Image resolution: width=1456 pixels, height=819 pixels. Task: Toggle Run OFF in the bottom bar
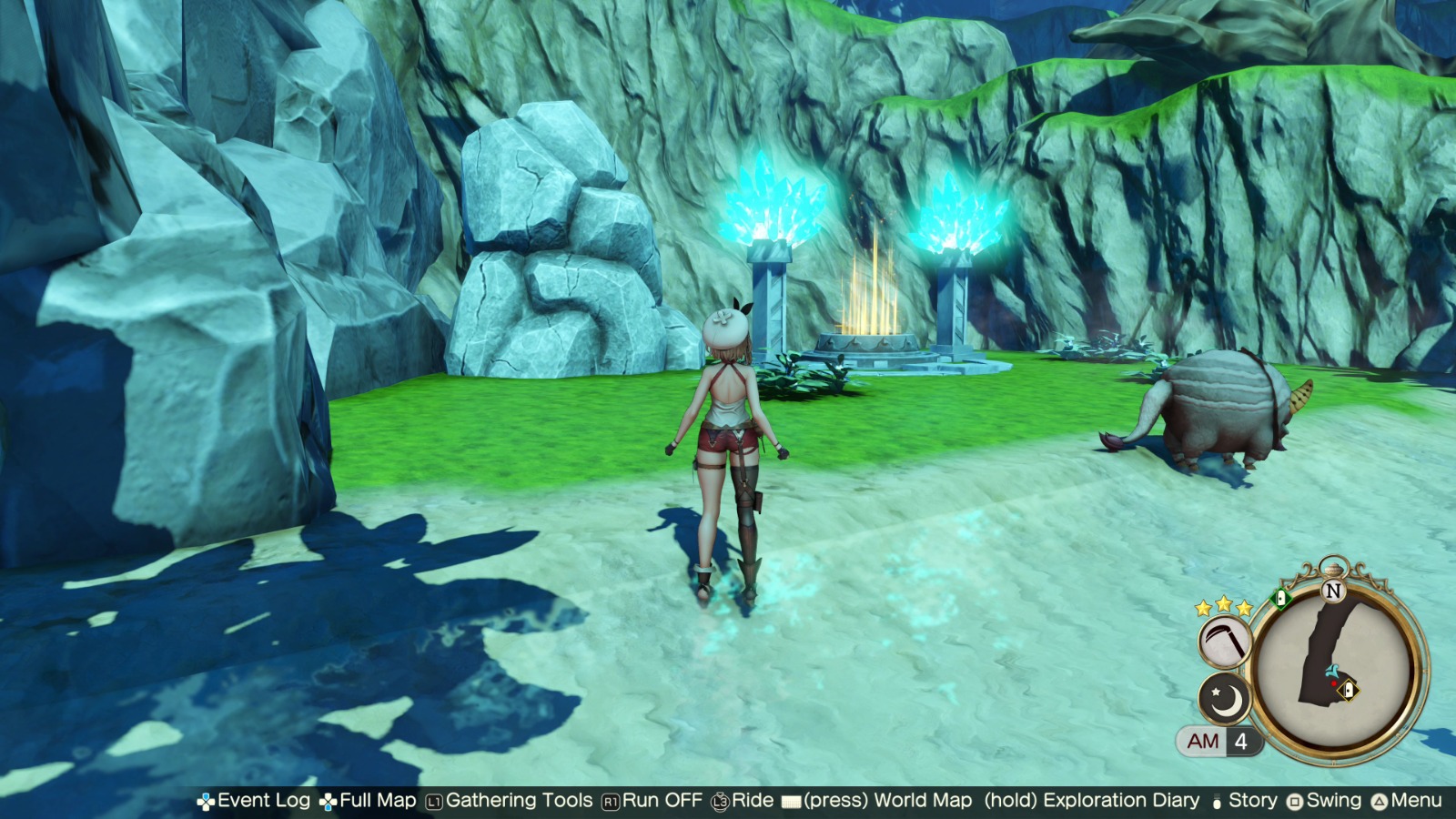click(660, 802)
